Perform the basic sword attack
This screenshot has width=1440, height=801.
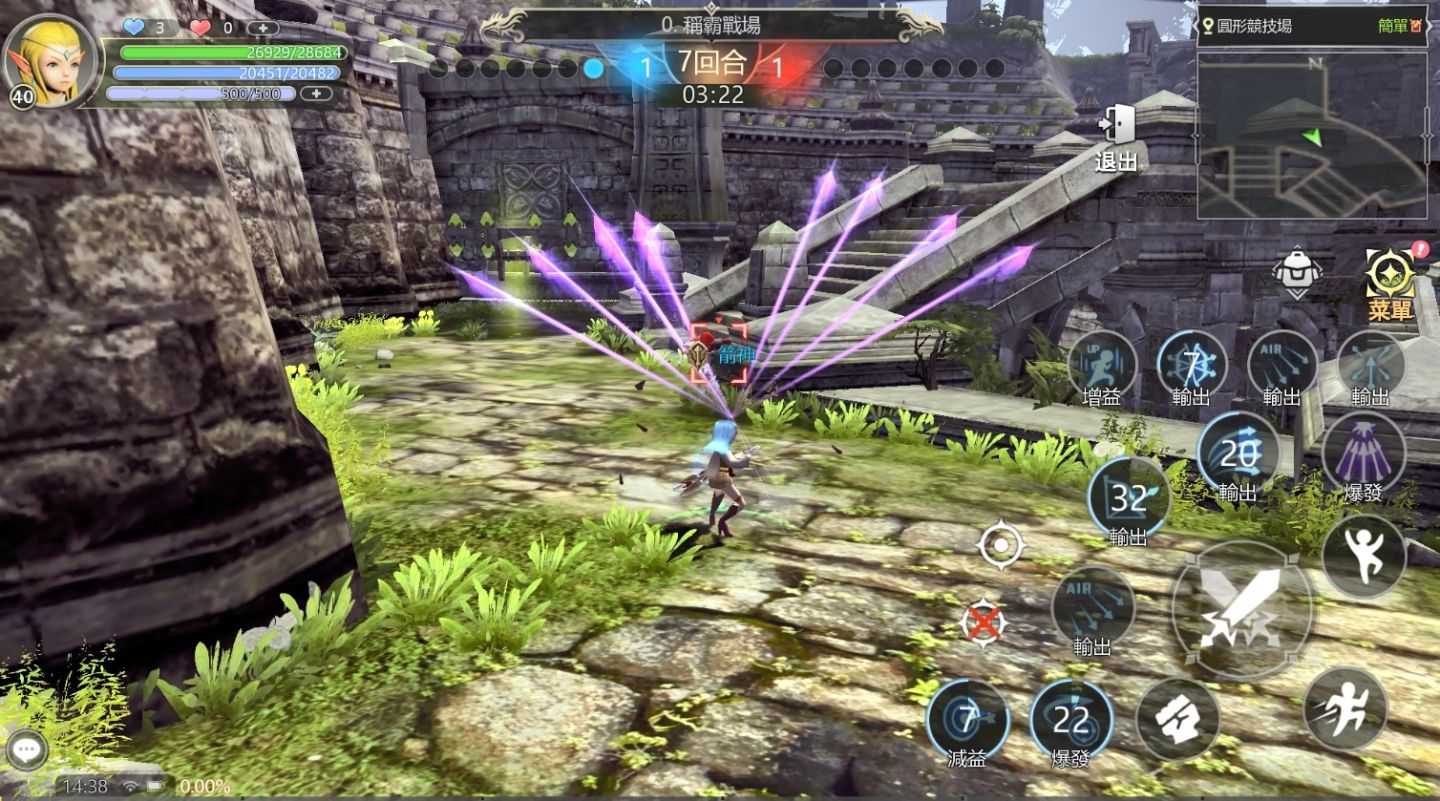(1242, 610)
